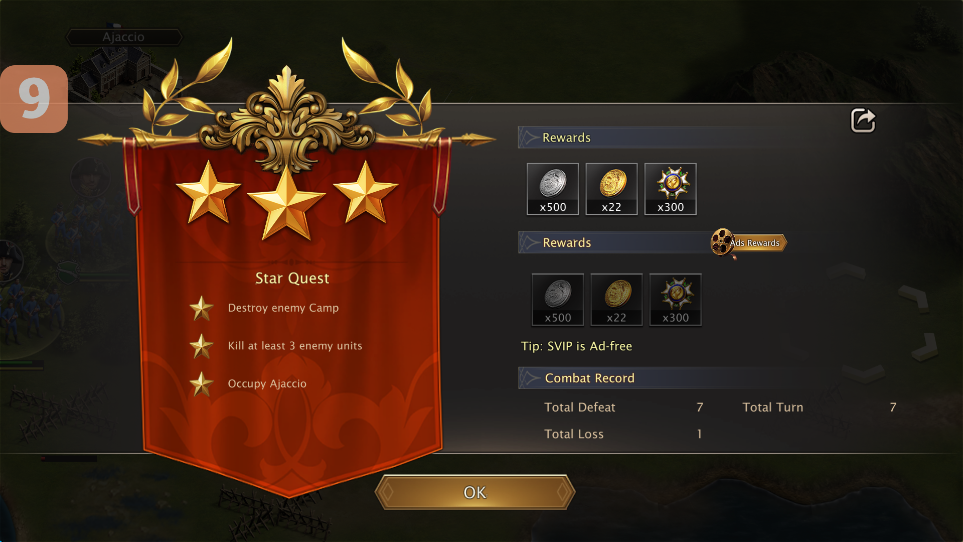Open the share arrow icon
Image resolution: width=963 pixels, height=542 pixels.
coord(863,121)
